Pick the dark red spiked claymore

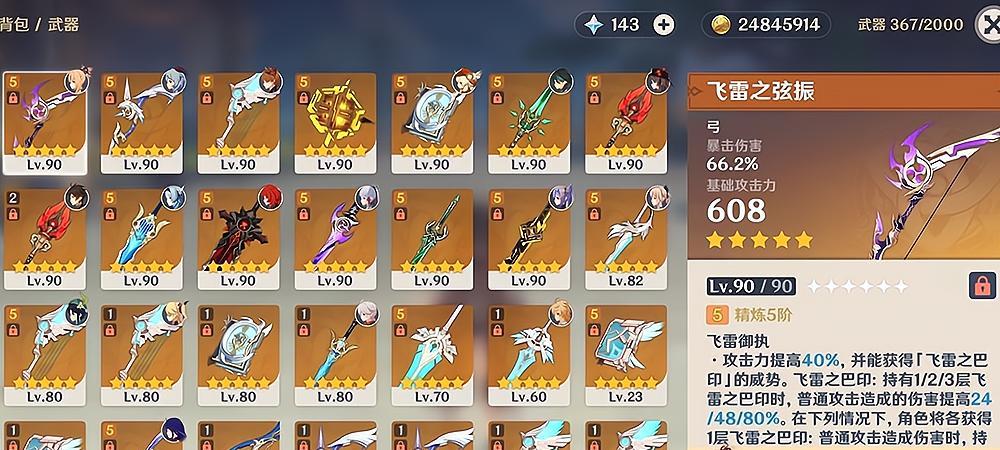tap(238, 234)
